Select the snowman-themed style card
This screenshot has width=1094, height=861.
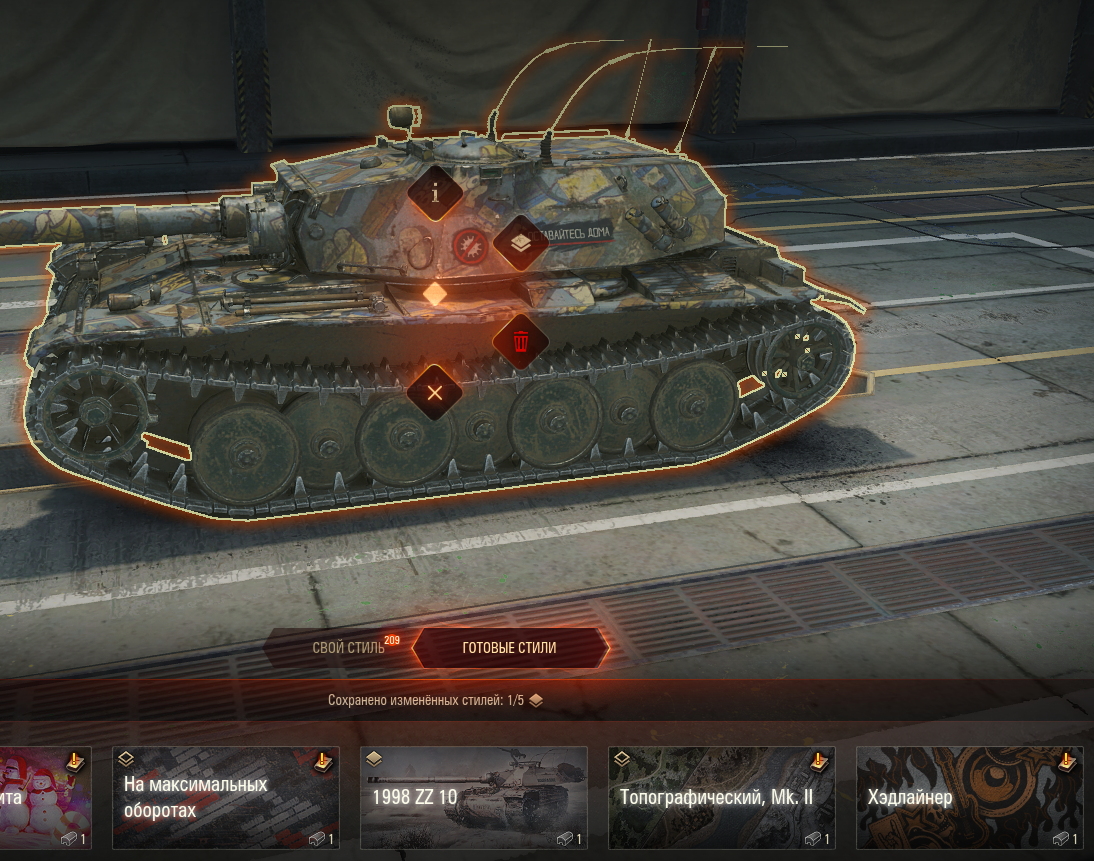click(x=45, y=797)
